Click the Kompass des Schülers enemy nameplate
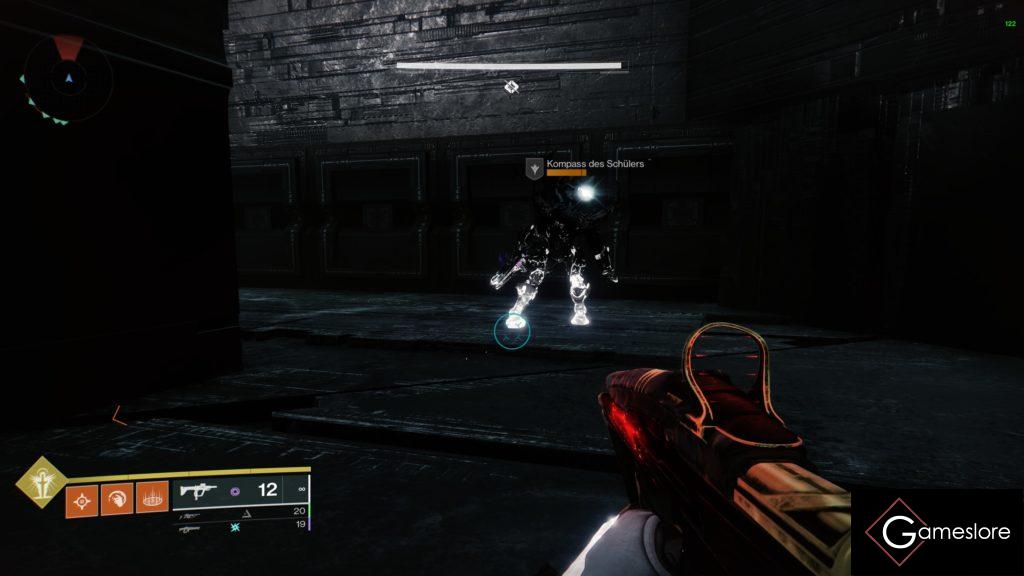Screen dimensions: 1024x576 tap(578, 165)
